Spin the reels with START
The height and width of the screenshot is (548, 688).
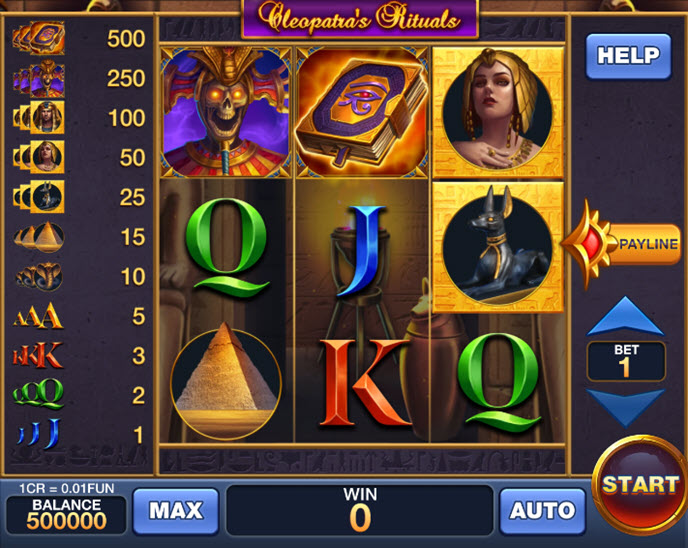[x=640, y=485]
